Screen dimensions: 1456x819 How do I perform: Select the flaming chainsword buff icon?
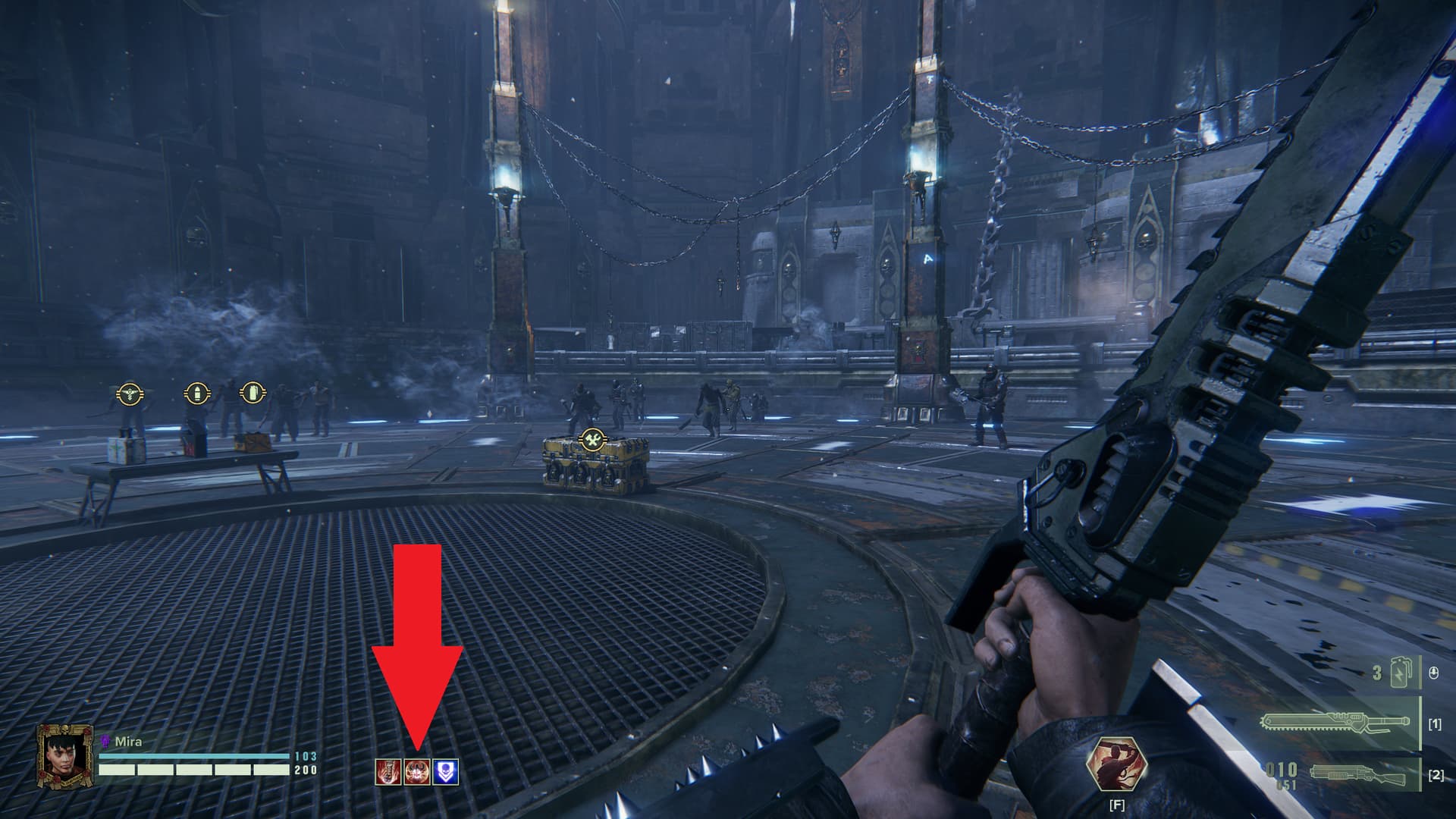coord(388,772)
